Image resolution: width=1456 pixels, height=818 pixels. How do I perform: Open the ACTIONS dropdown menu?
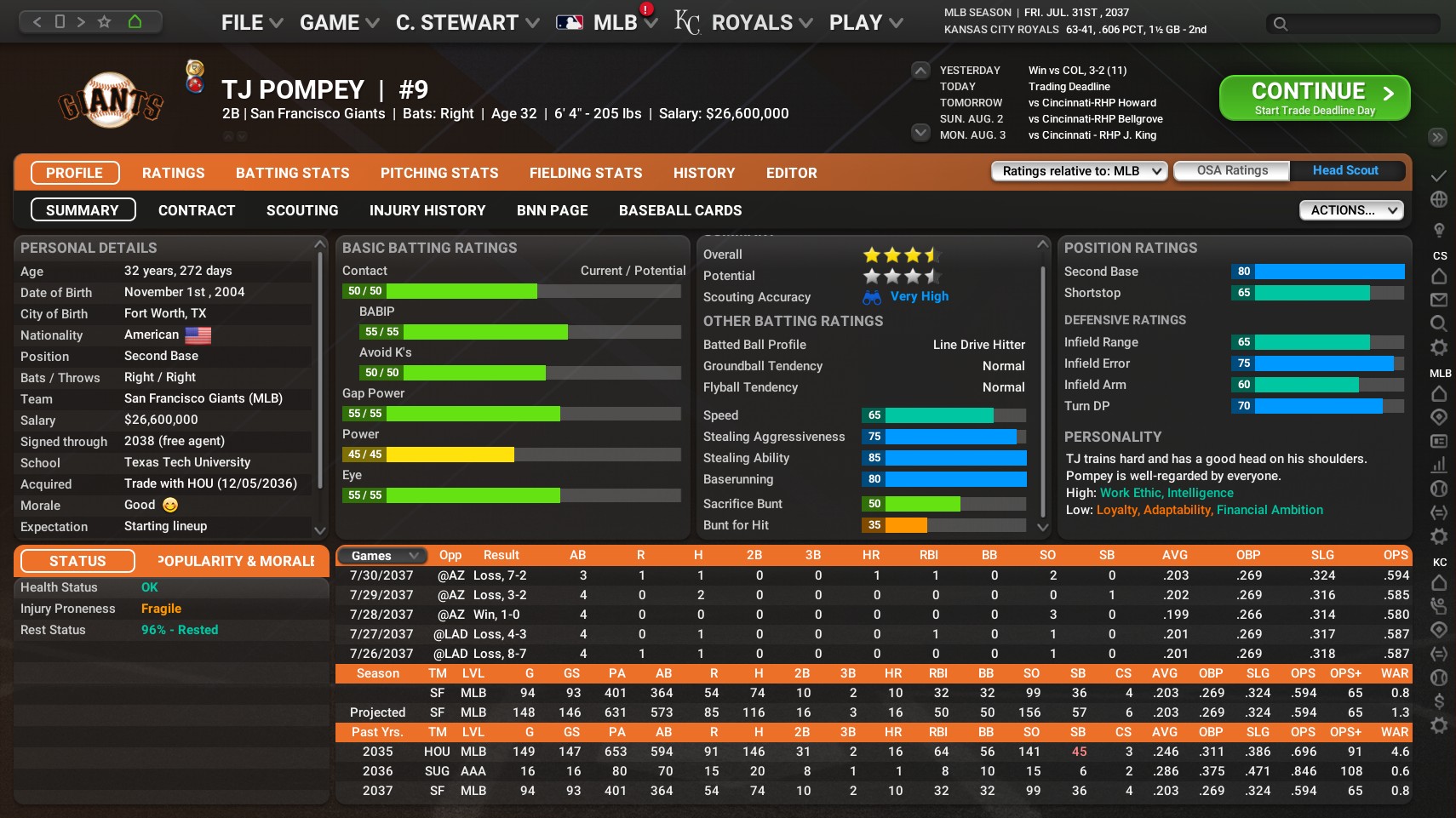(1350, 209)
